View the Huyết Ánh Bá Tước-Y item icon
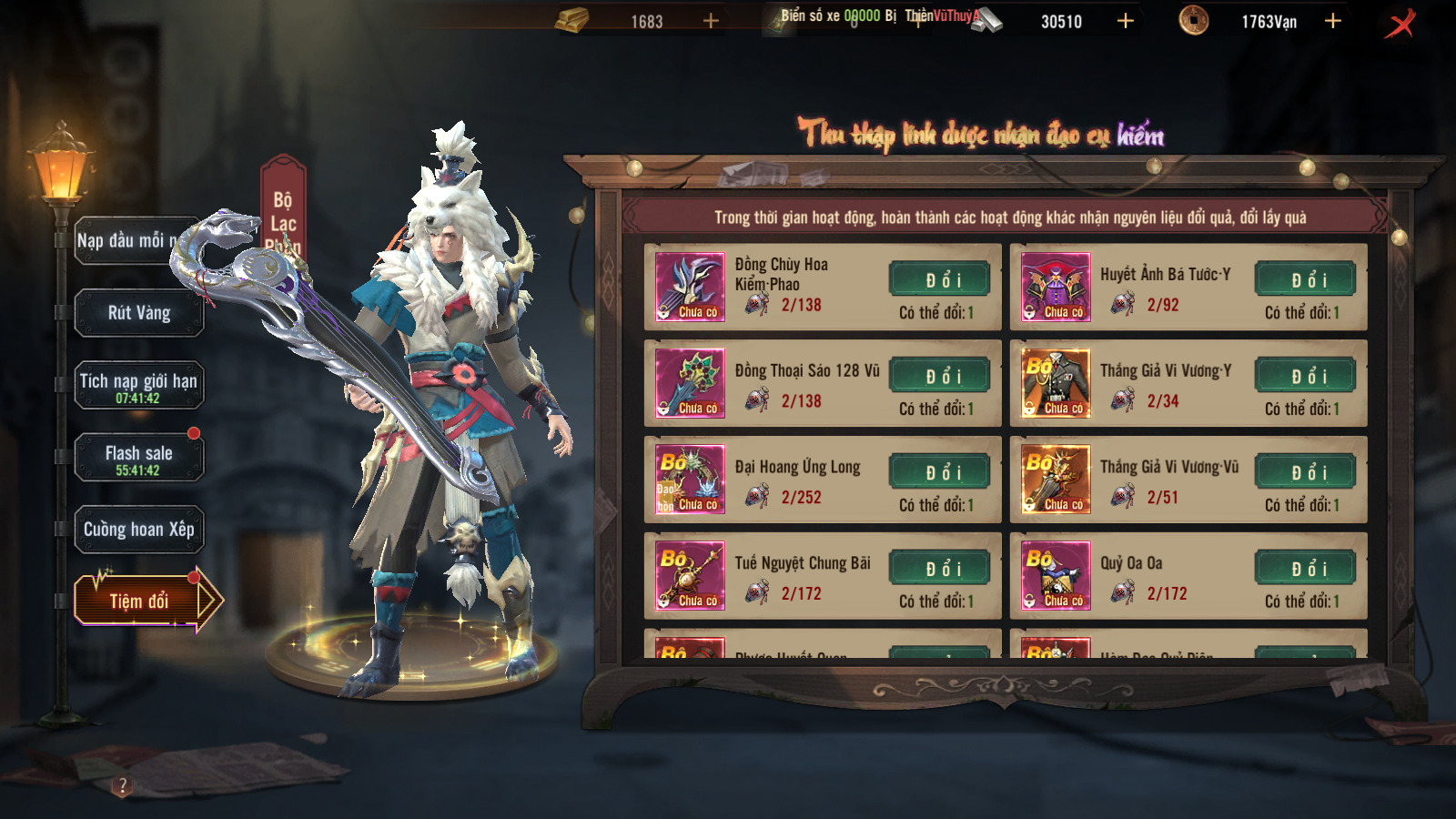 pyautogui.click(x=1056, y=287)
